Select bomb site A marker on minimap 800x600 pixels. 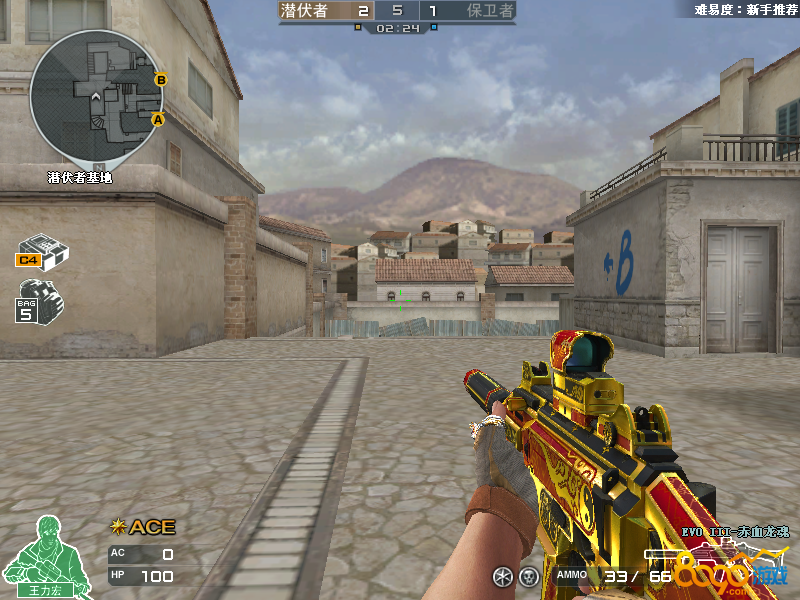(157, 119)
